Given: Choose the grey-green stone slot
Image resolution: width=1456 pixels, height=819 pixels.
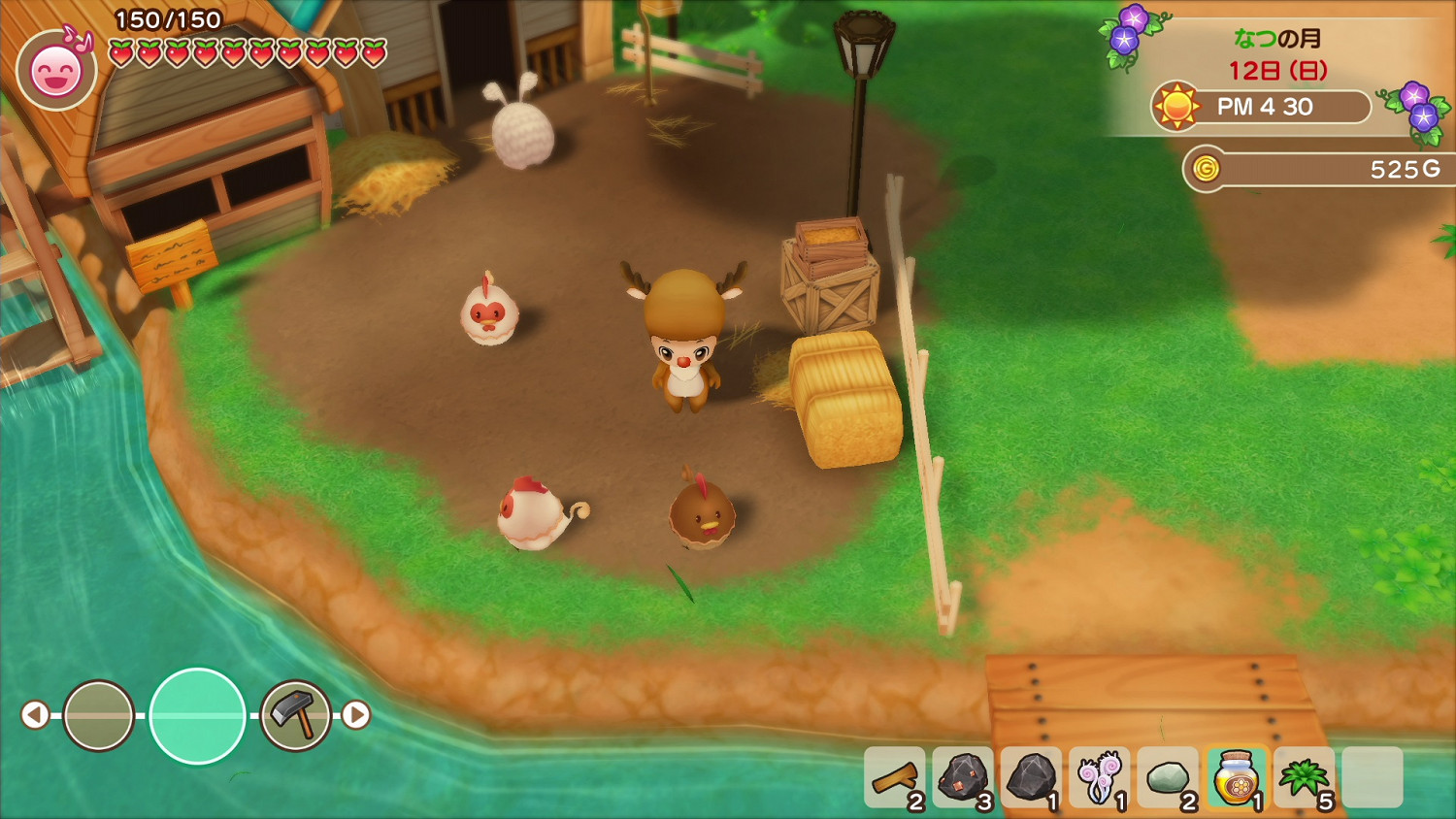Looking at the screenshot, I should (x=1168, y=777).
